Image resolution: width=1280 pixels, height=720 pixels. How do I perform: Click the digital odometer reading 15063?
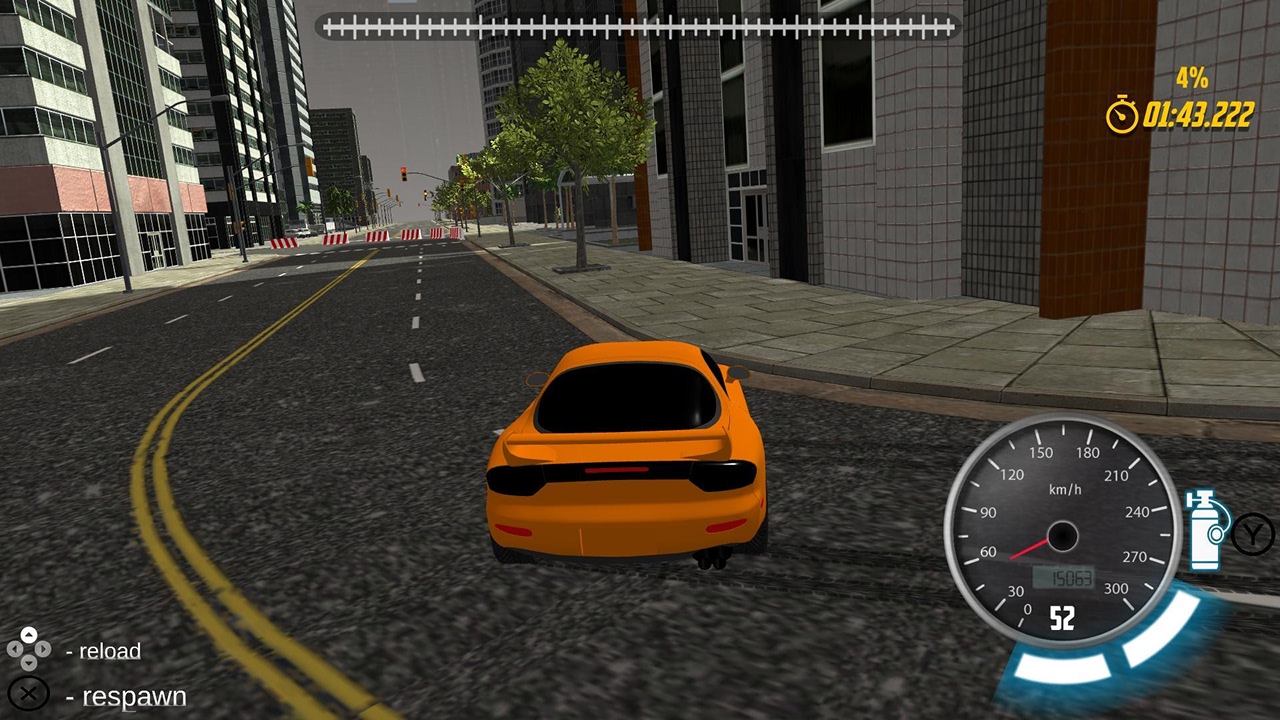1063,576
